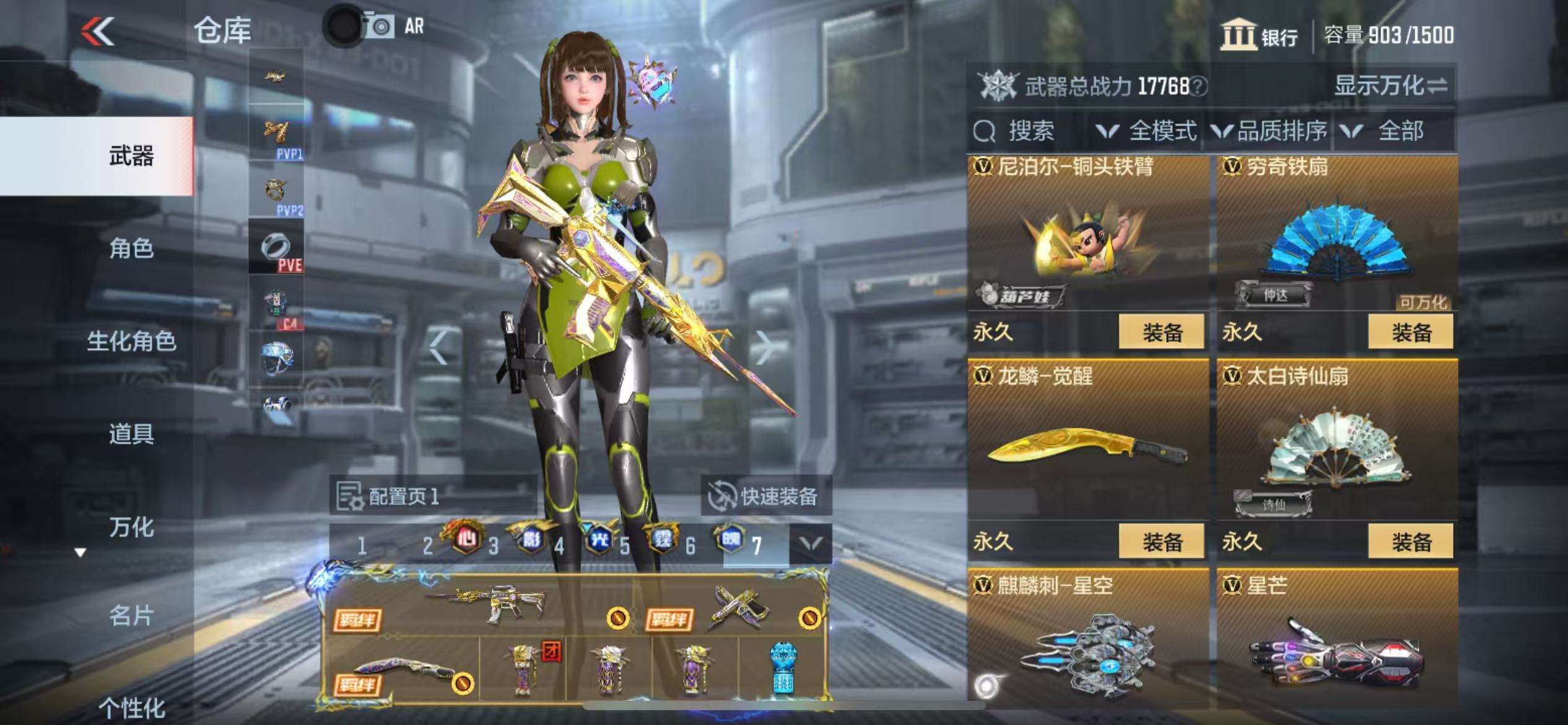Equip the 龙鳞-觉醒 knife
Image resolution: width=1568 pixels, height=725 pixels.
(x=1161, y=542)
